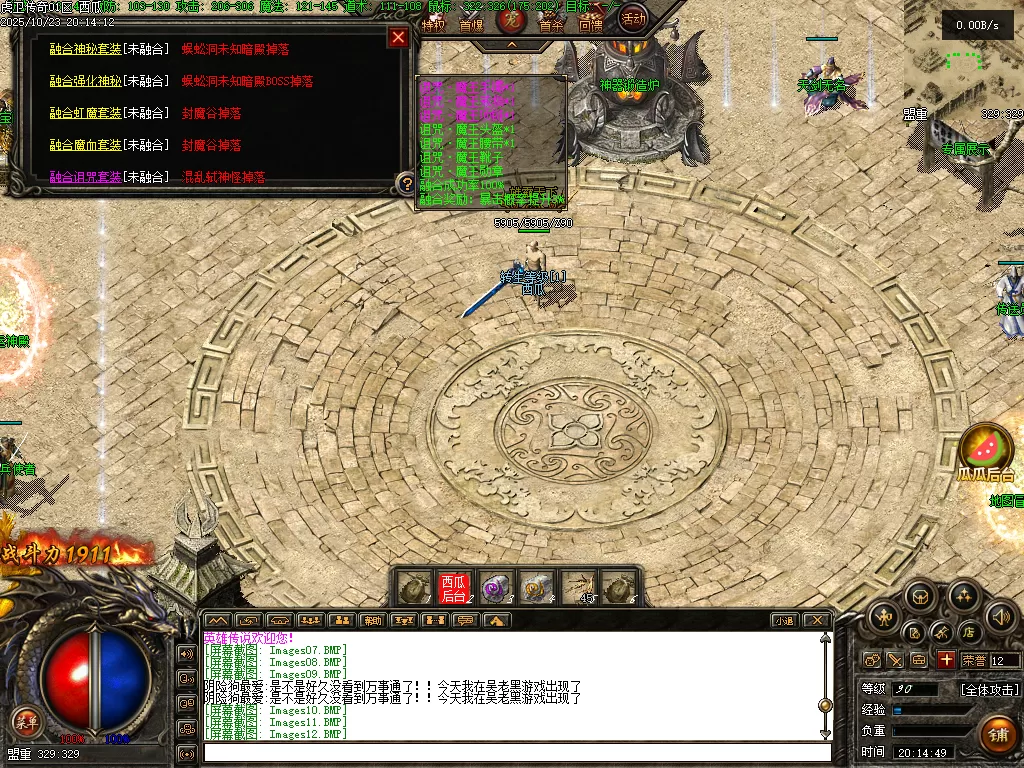Close the set fusion panel
The width and height of the screenshot is (1024, 768).
[x=398, y=38]
